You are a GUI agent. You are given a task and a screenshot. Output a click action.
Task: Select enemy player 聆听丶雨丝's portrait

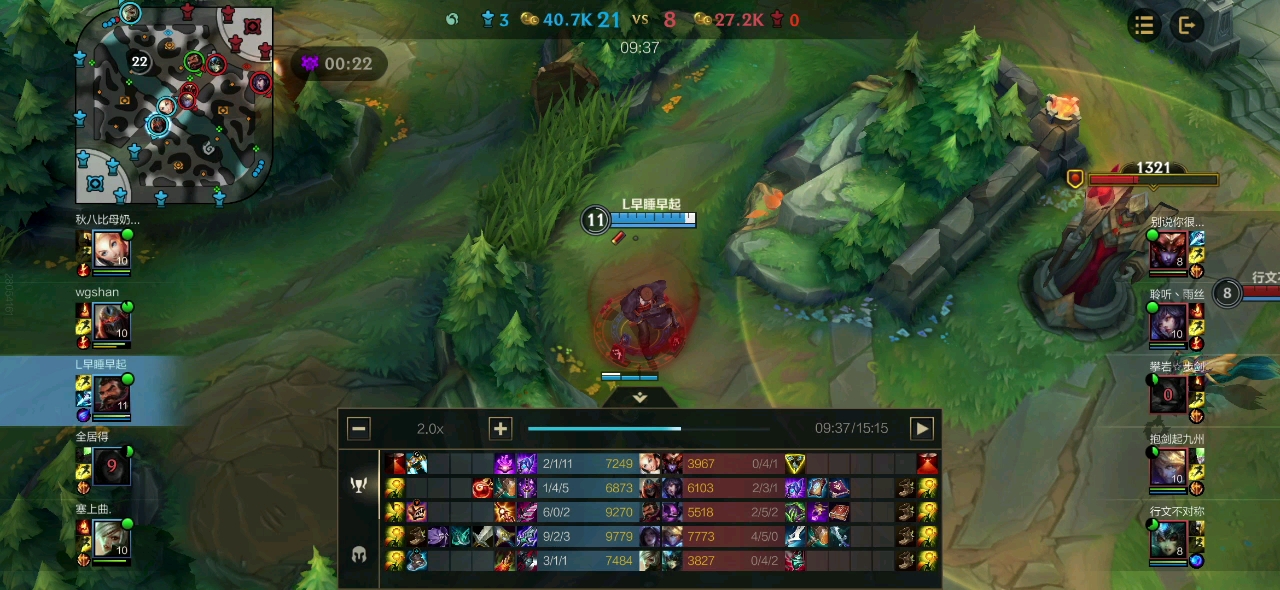click(x=1167, y=322)
